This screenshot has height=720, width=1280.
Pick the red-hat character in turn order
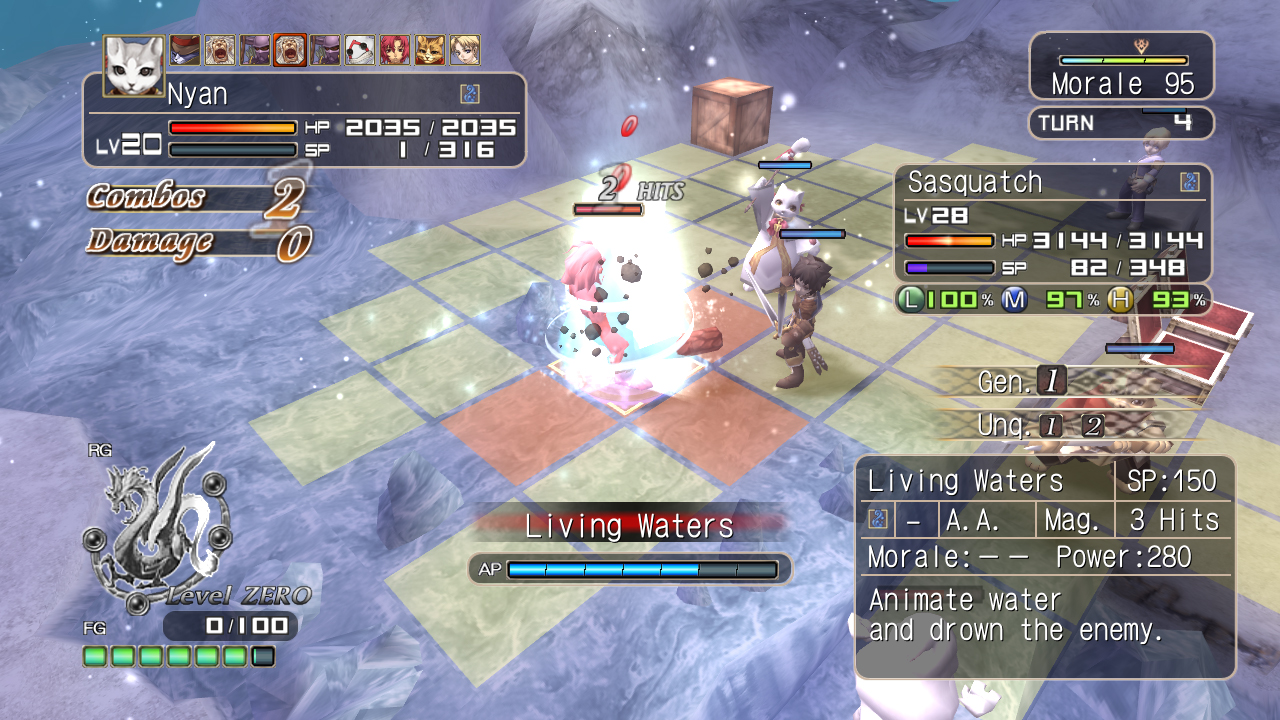(185, 49)
